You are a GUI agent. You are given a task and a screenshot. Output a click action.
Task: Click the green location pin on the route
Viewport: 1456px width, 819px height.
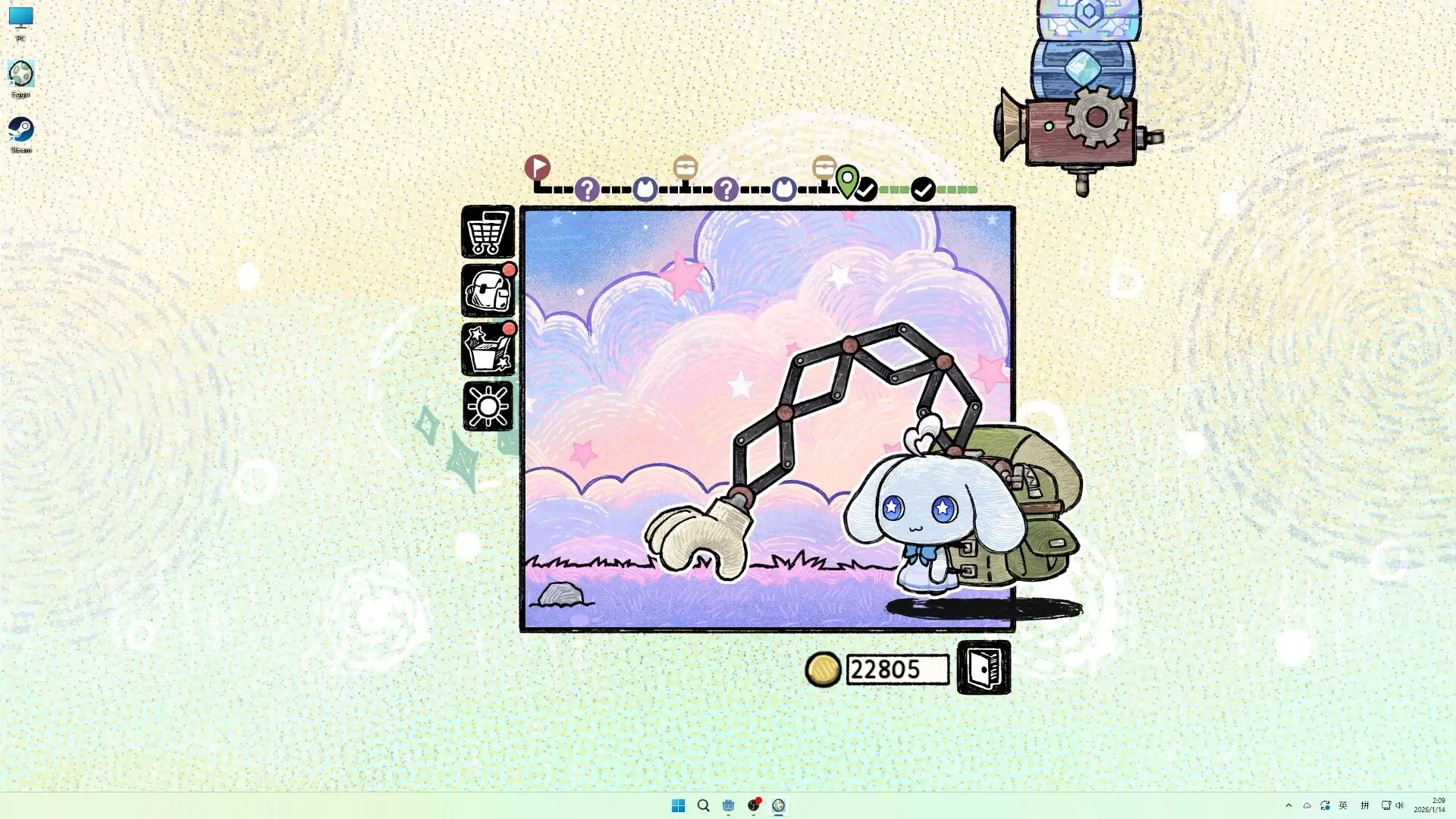click(x=847, y=180)
